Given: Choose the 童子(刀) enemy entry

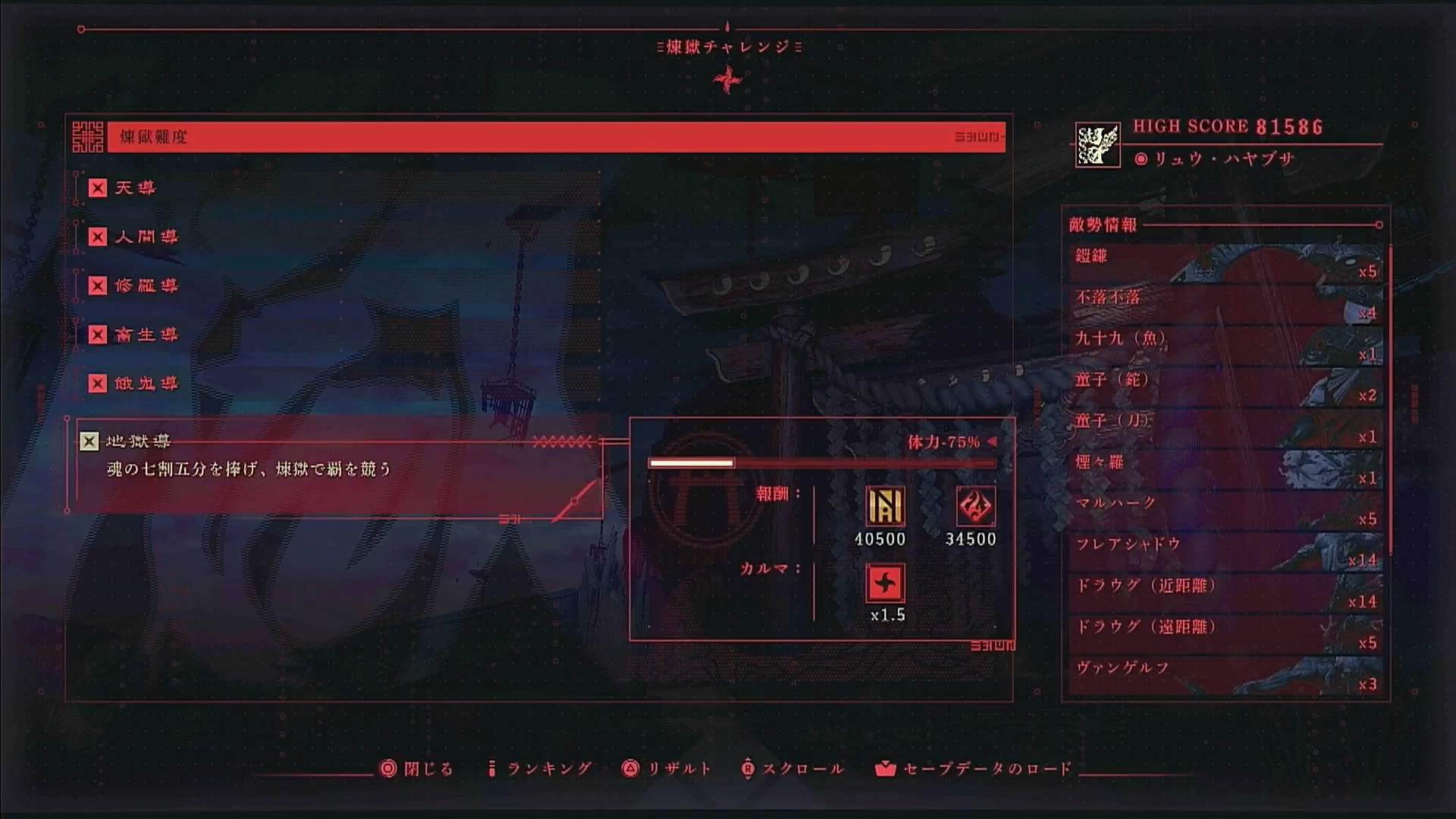Looking at the screenshot, I should (1225, 428).
